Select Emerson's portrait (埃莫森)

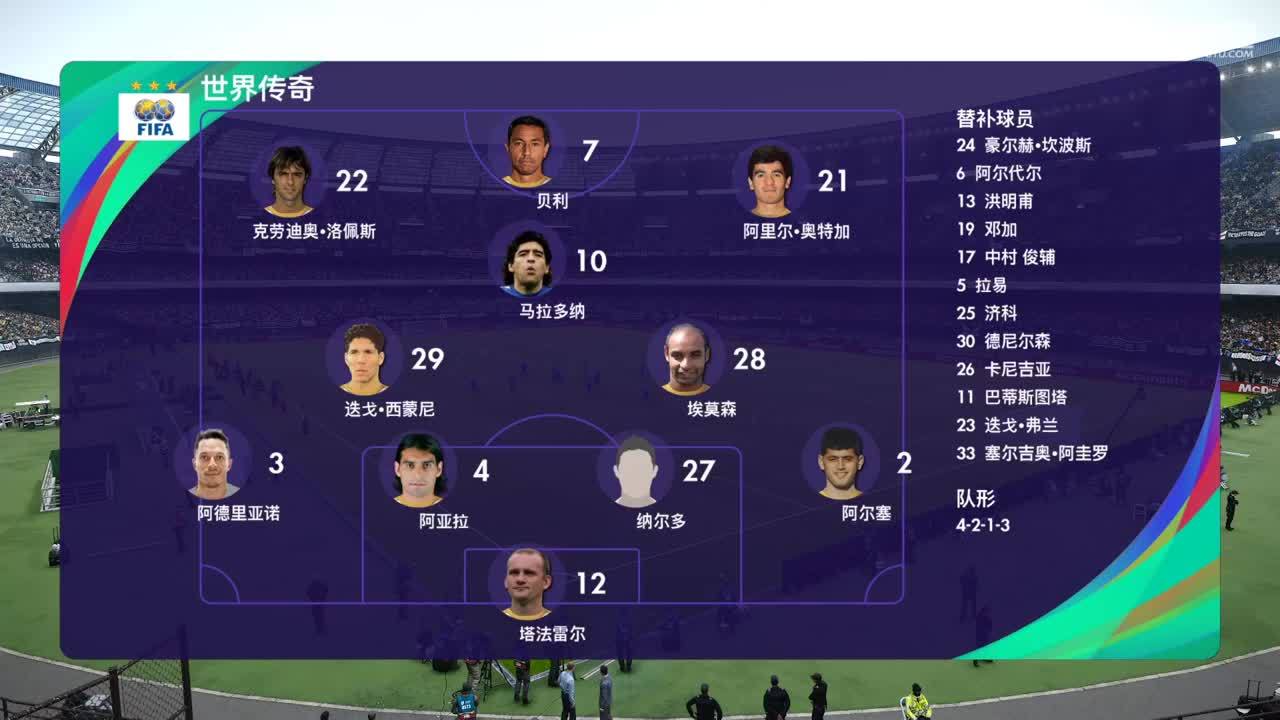[x=686, y=359]
